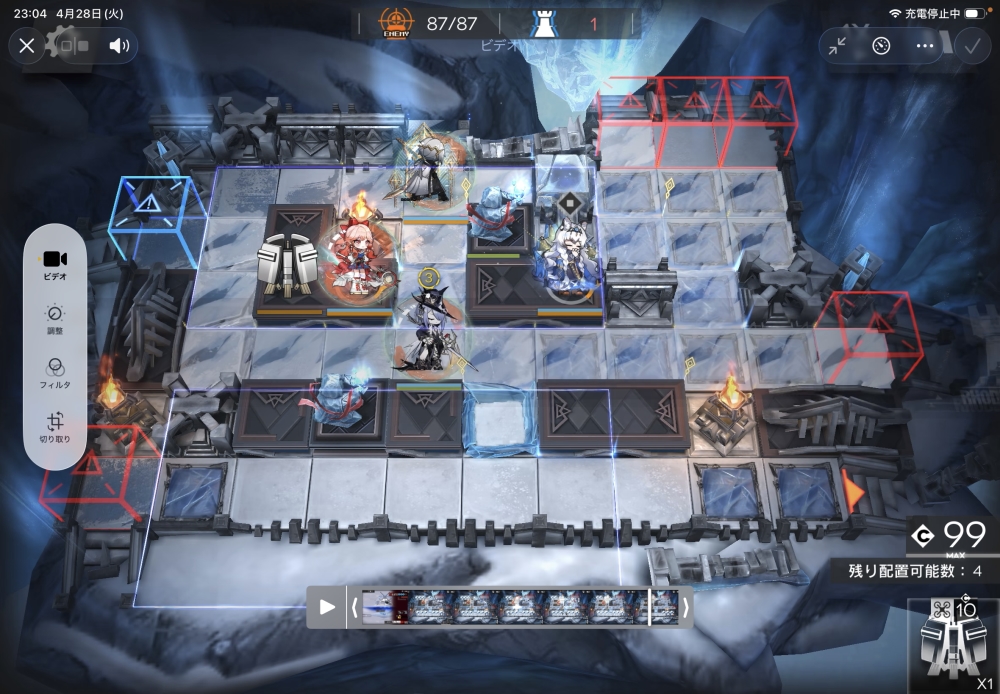Viewport: 1000px width, 694px height.
Task: Toggle the video sound with the speaker icon
Action: pyautogui.click(x=119, y=45)
